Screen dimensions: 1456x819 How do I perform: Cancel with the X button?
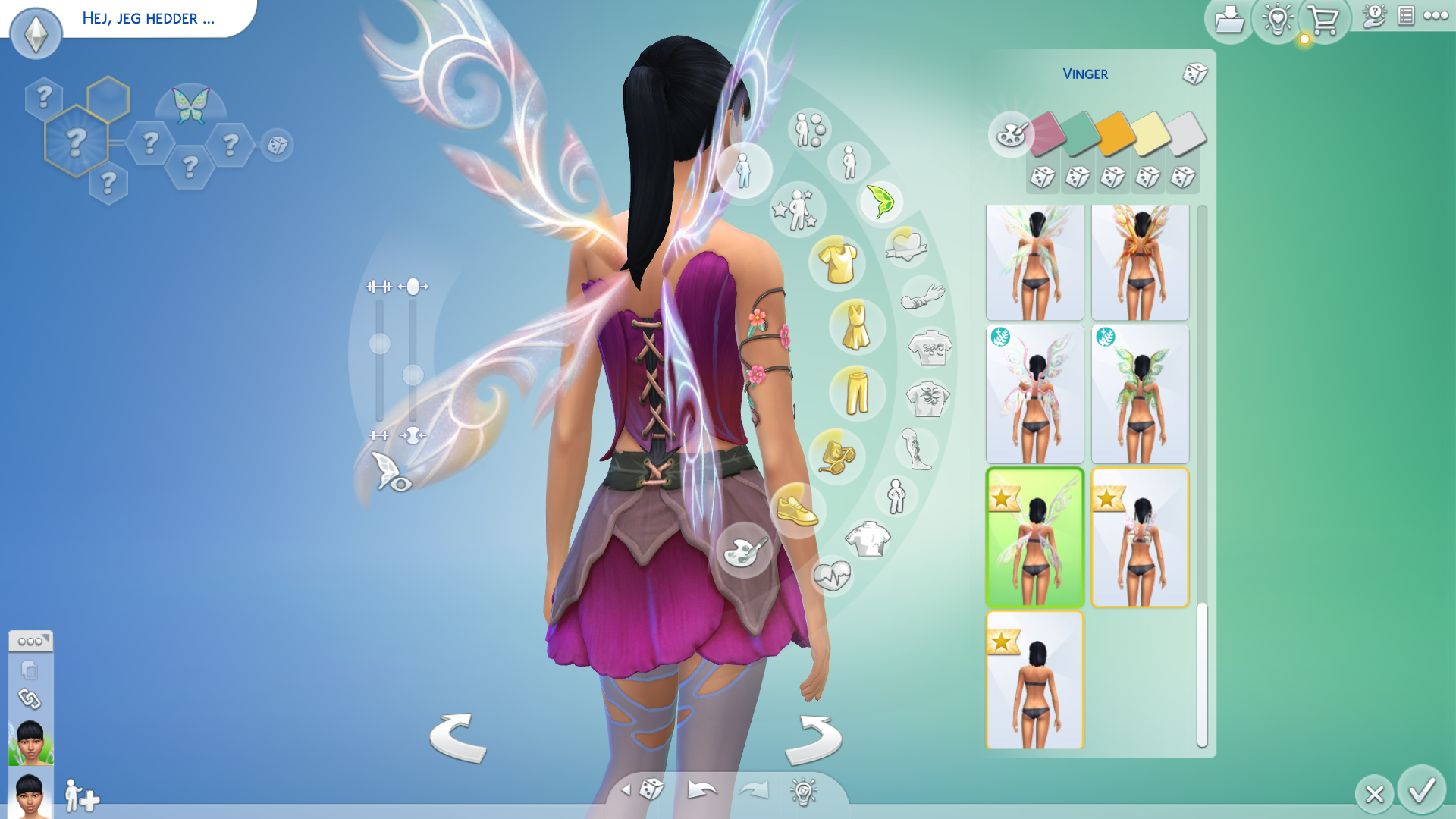tap(1374, 794)
